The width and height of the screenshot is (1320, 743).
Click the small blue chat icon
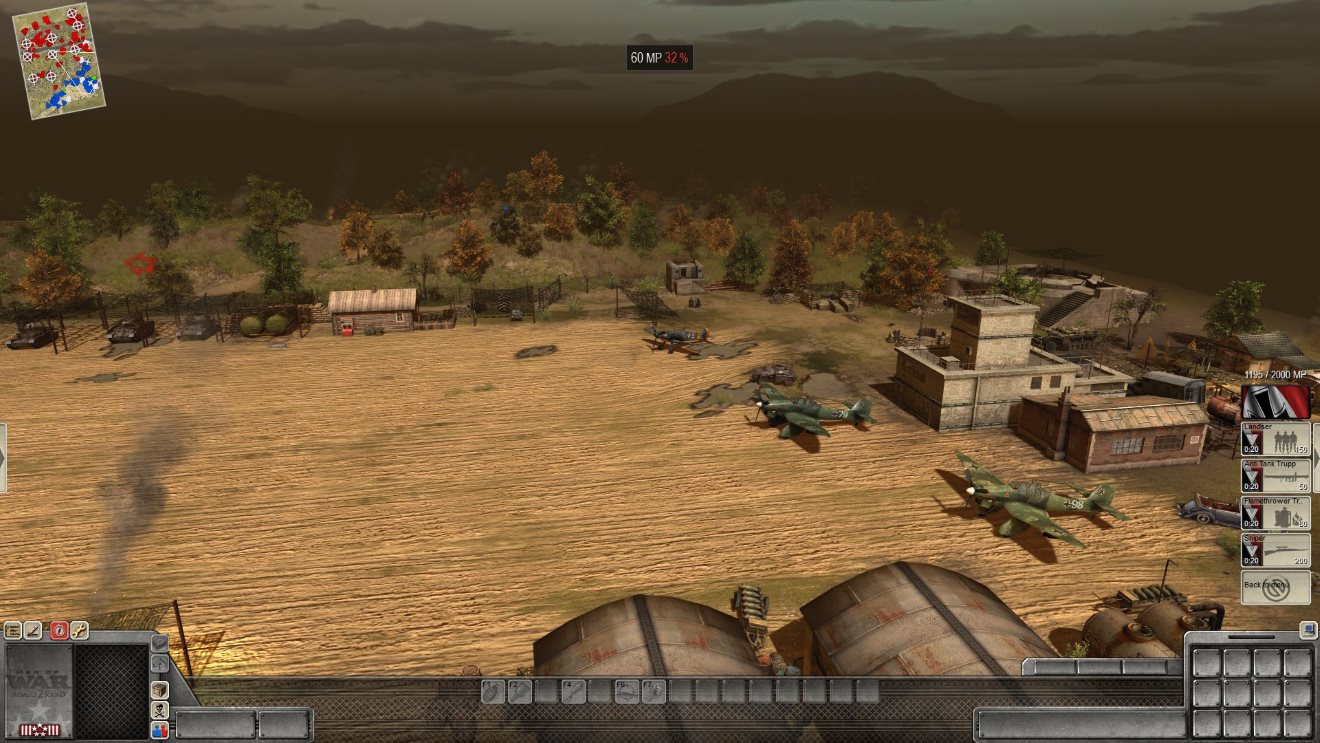tap(1308, 629)
